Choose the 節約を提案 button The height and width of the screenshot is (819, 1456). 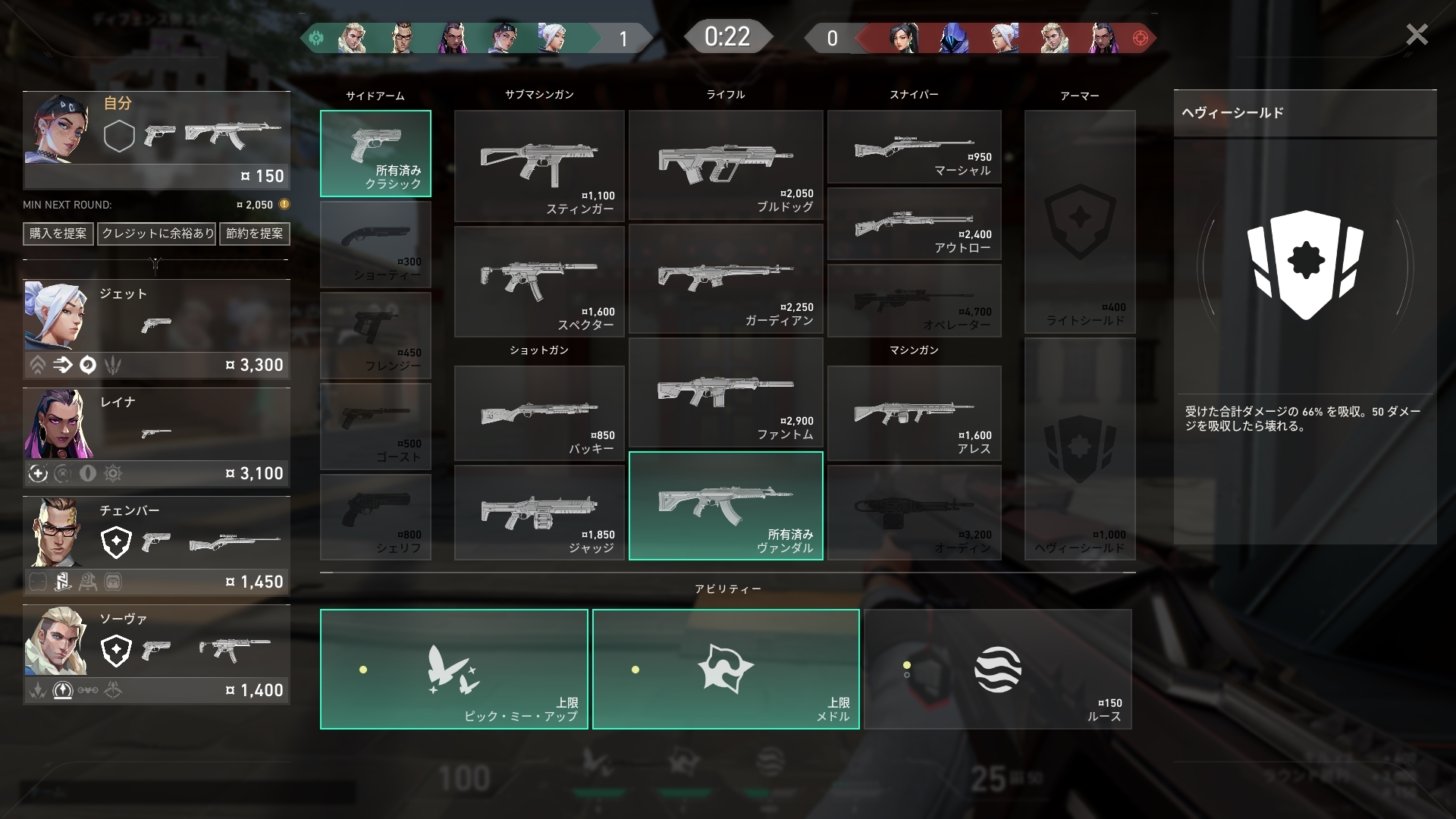tap(254, 234)
